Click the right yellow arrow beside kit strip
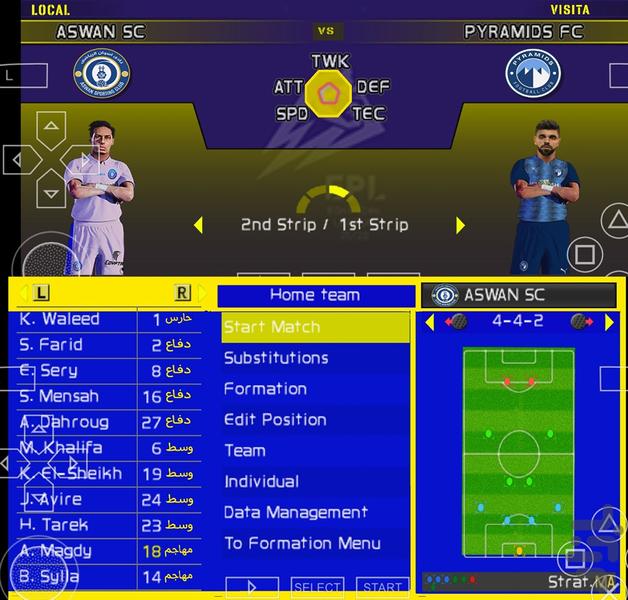This screenshot has height=600, width=628. pyautogui.click(x=460, y=225)
